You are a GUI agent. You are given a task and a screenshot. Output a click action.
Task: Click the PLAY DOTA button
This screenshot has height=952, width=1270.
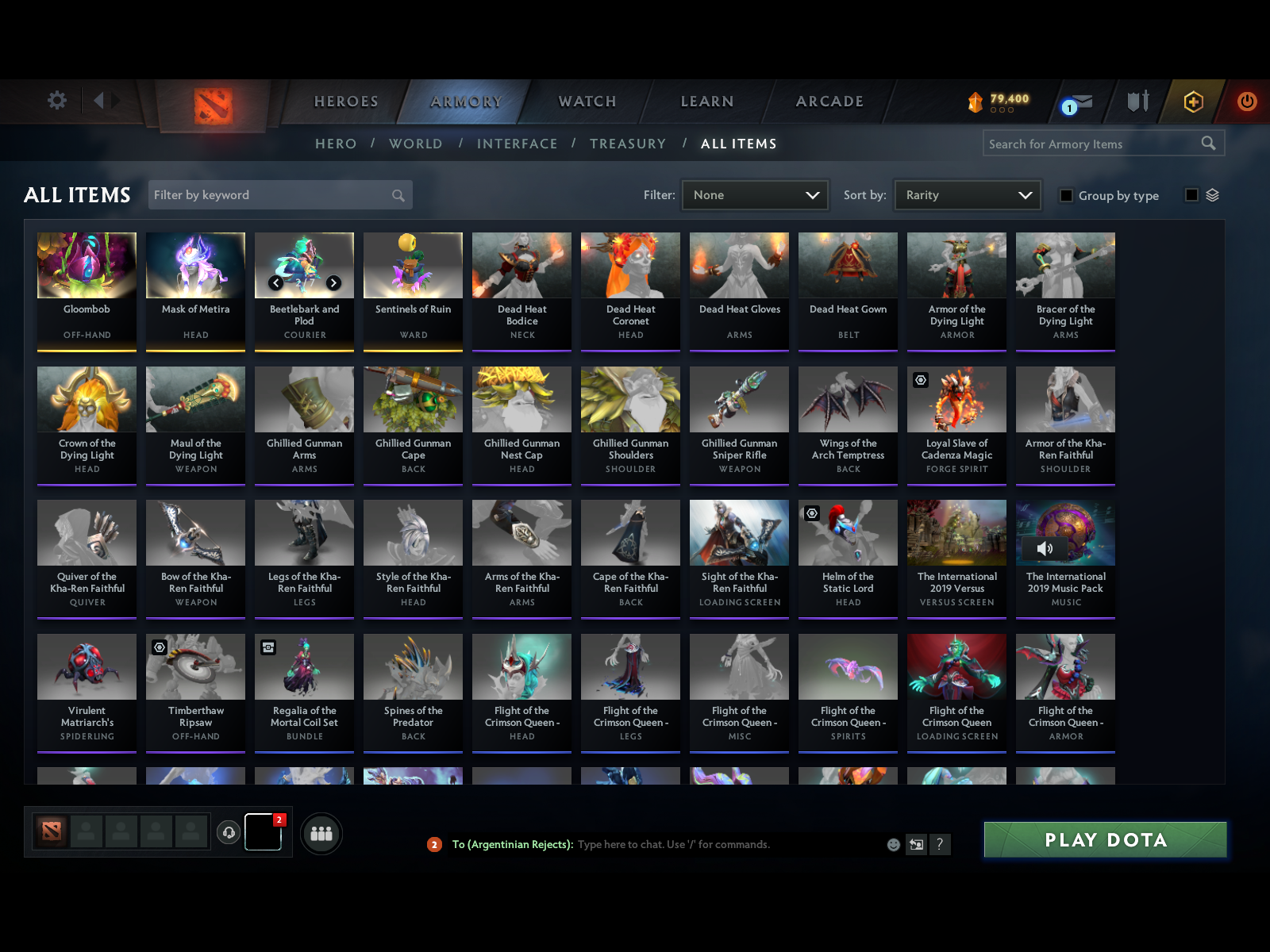[1106, 839]
